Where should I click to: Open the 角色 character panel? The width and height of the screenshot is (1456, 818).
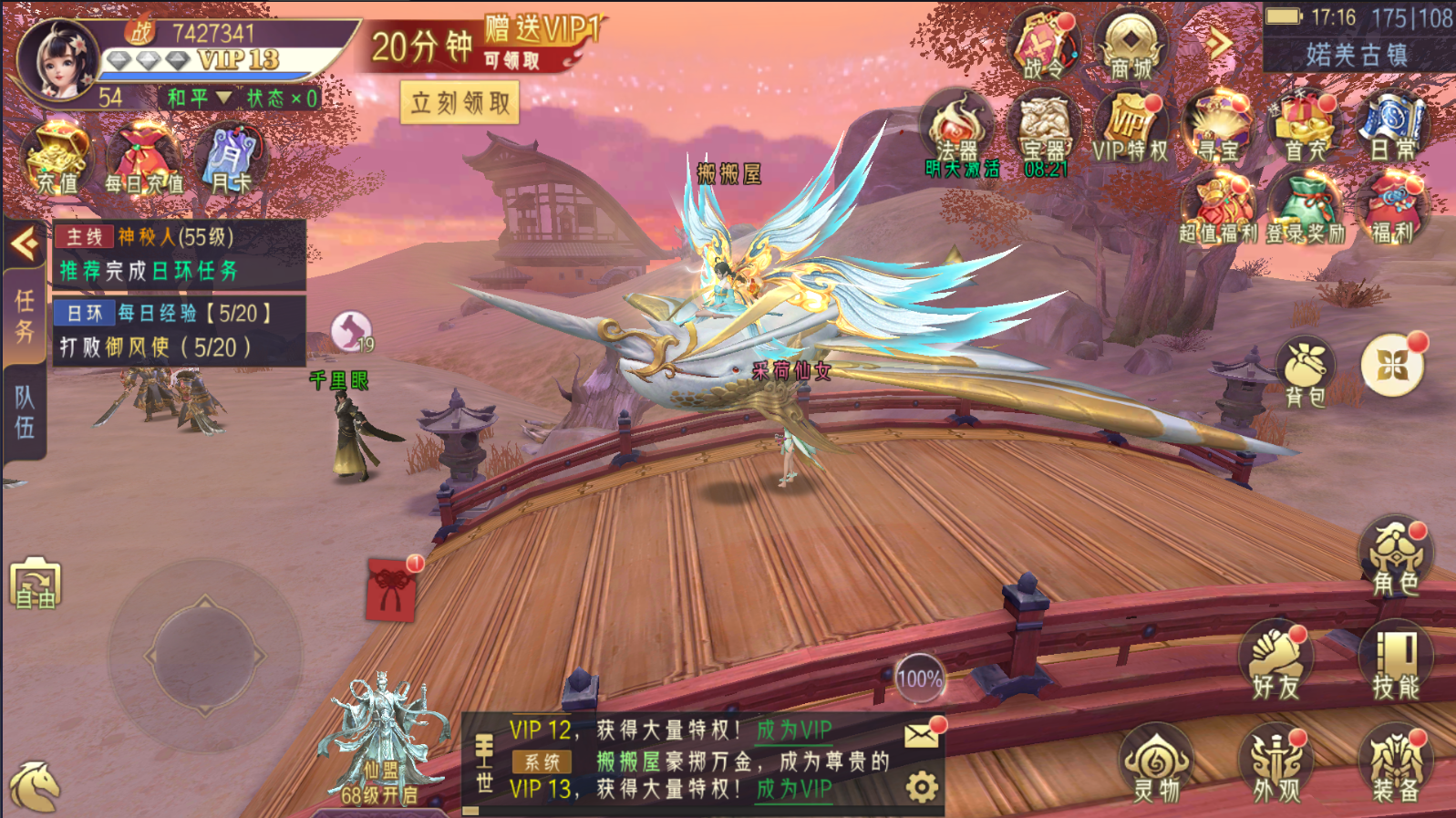coord(1395,558)
